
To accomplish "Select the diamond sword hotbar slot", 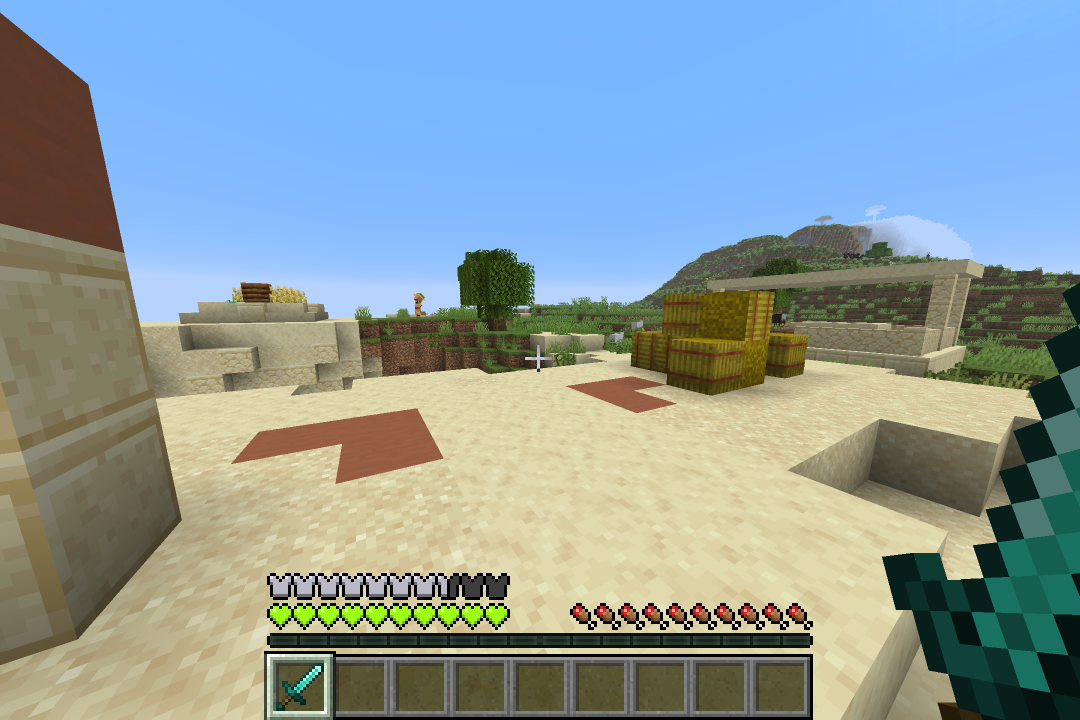I will point(300,685).
